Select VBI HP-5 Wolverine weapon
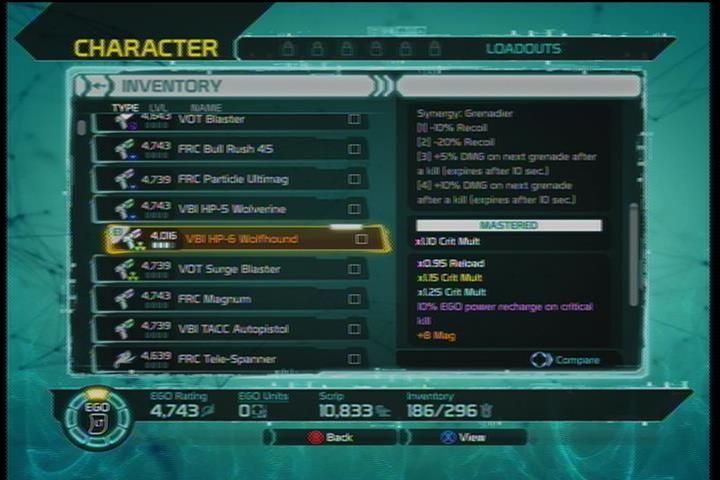Viewport: 720px width, 480px height. 230,209
